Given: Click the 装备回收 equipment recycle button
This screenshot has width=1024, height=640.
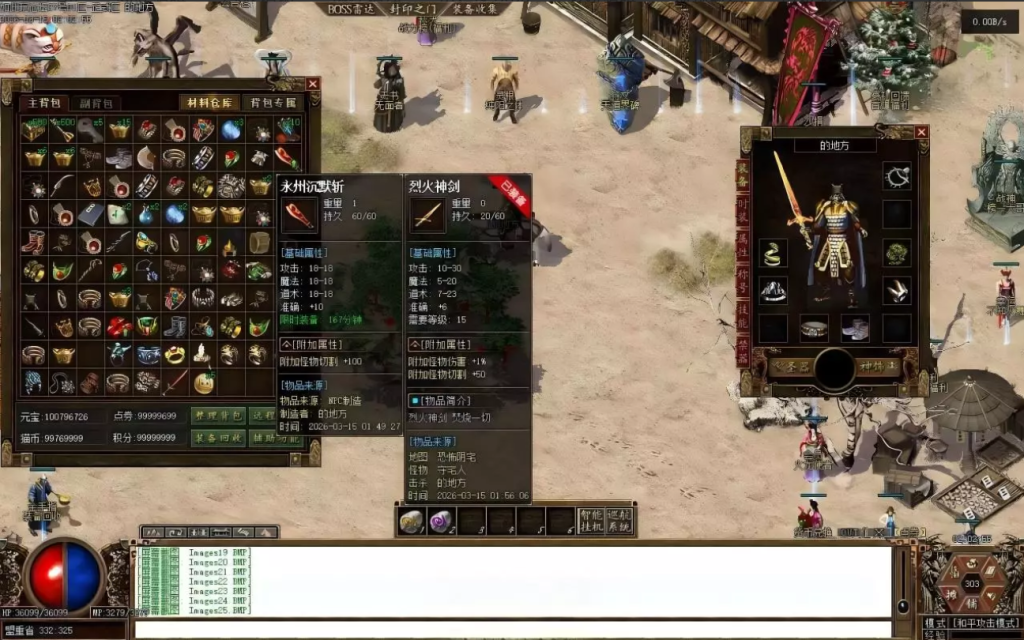Looking at the screenshot, I should pos(217,437).
